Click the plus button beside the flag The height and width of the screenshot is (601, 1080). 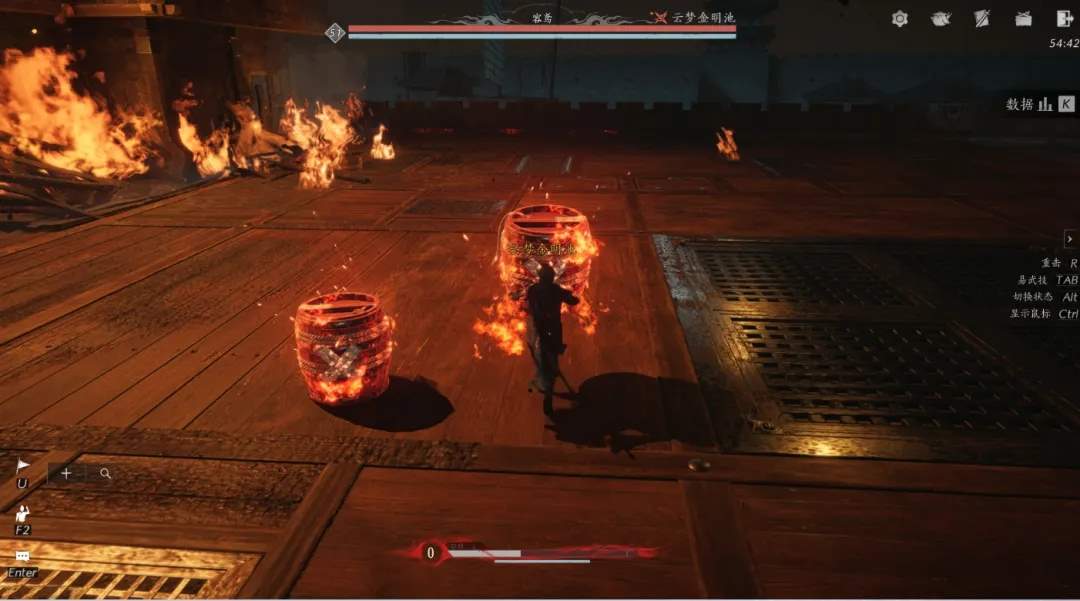tap(66, 473)
